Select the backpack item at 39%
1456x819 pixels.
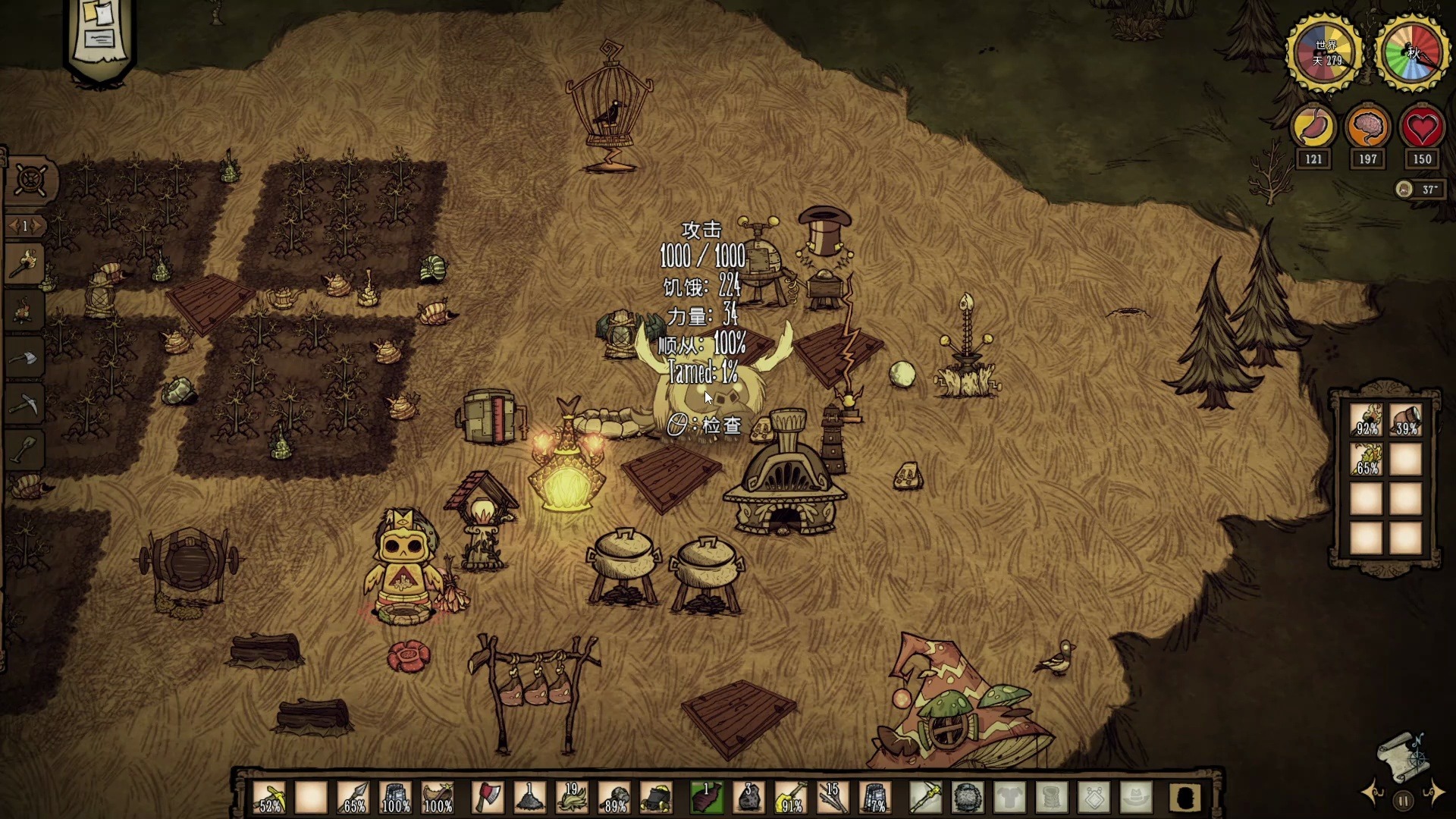[x=1406, y=419]
